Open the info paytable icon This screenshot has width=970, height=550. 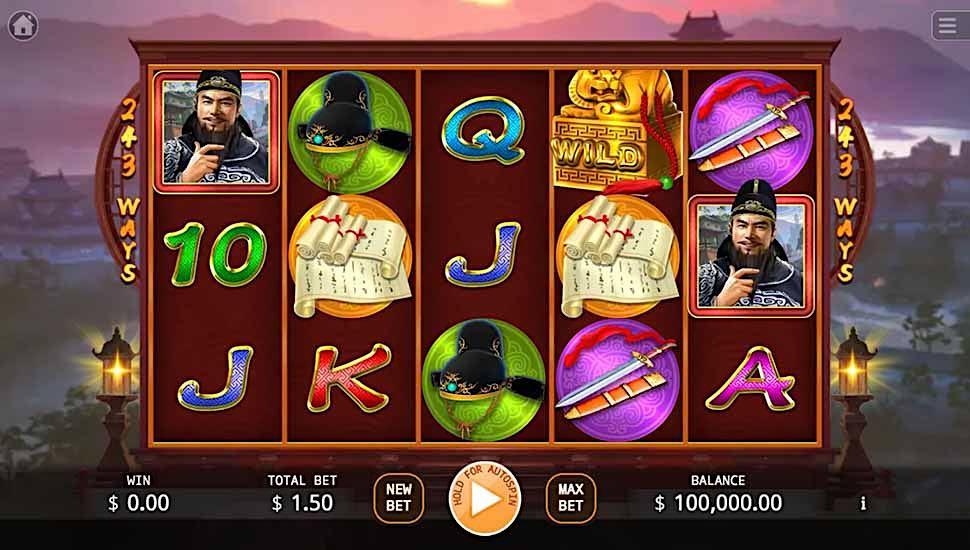point(863,504)
